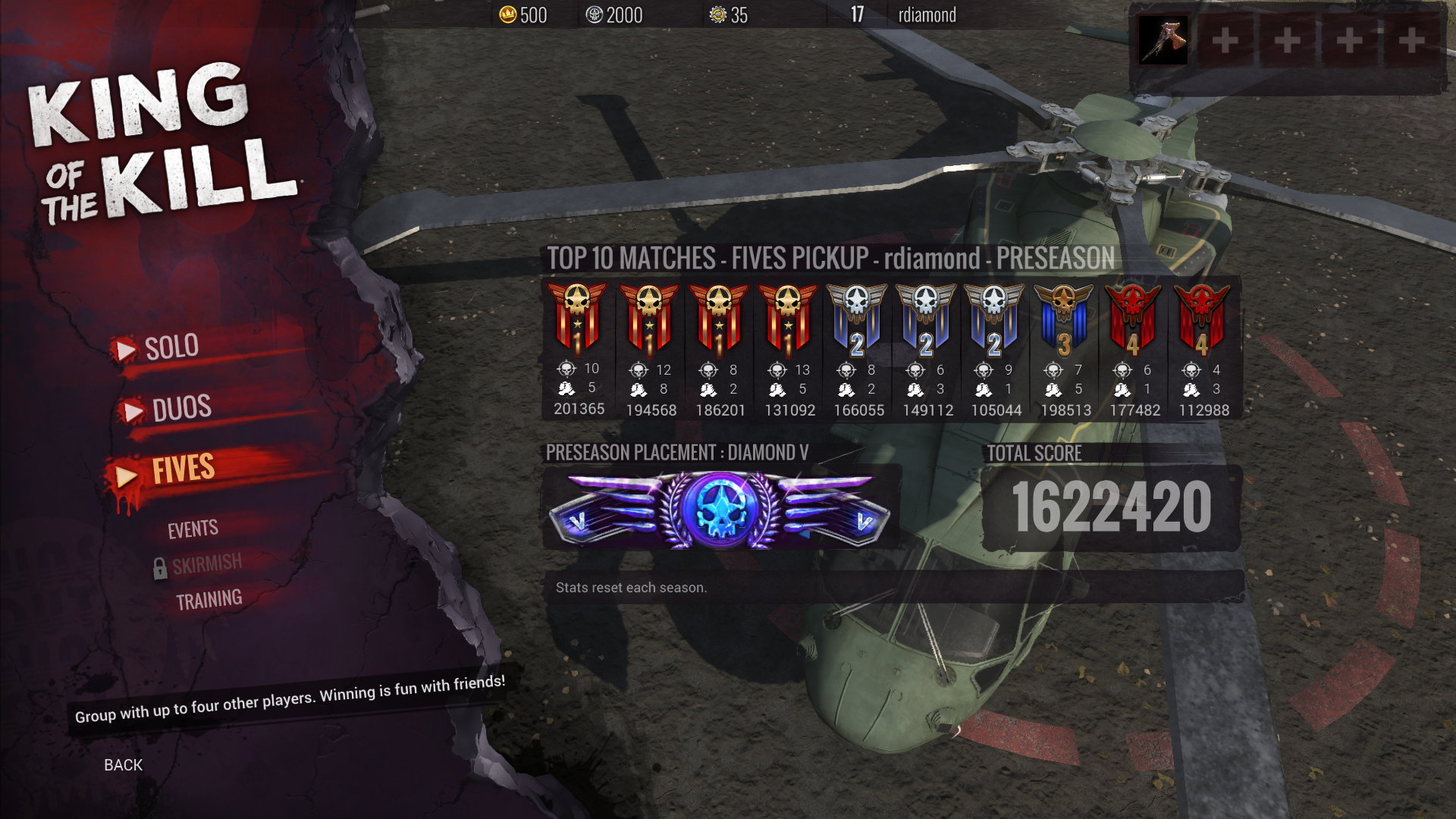The width and height of the screenshot is (1456, 819).
Task: View the top match scoring 201365
Action: coord(578,349)
